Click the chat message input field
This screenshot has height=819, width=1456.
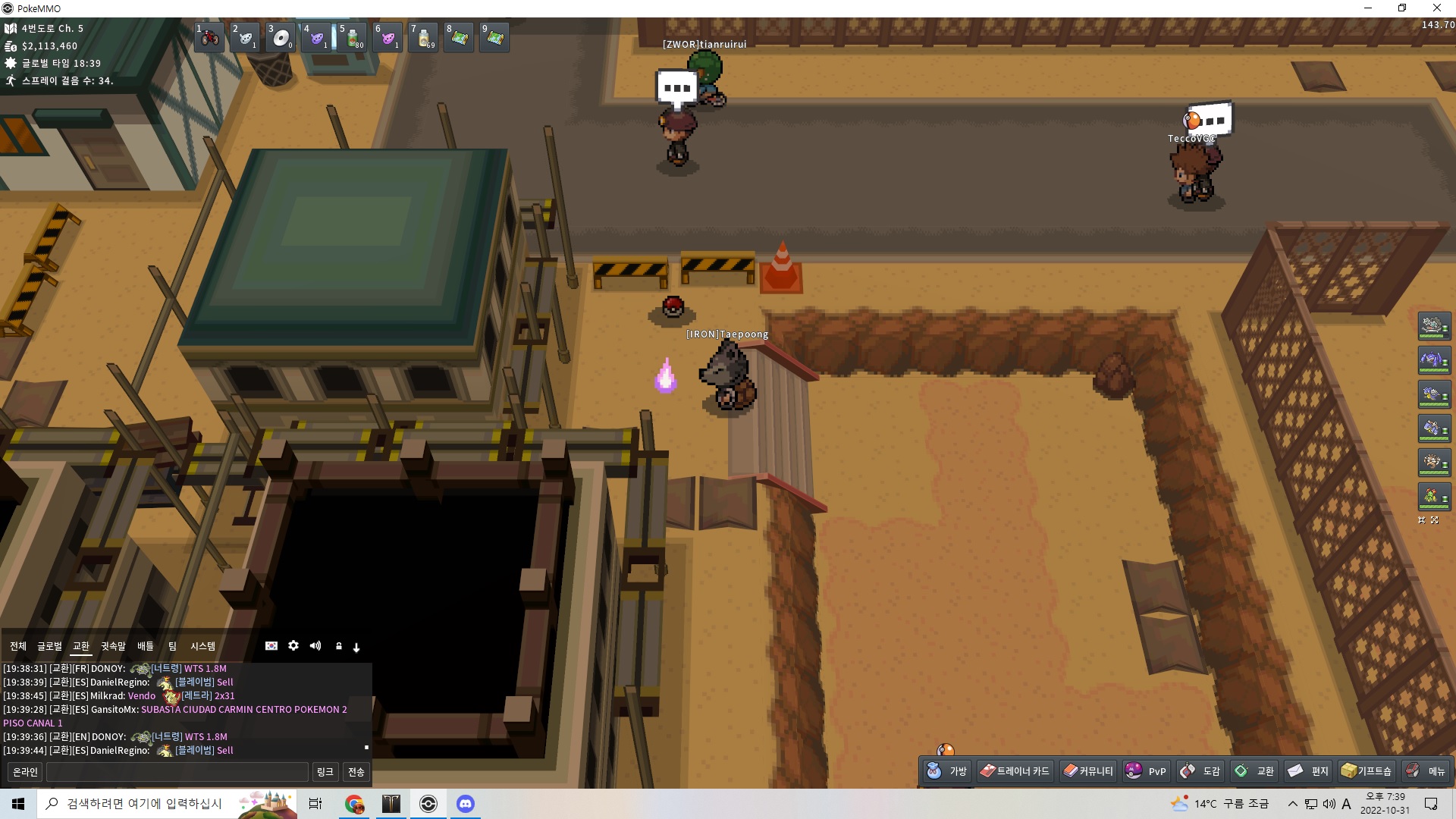pos(177,772)
